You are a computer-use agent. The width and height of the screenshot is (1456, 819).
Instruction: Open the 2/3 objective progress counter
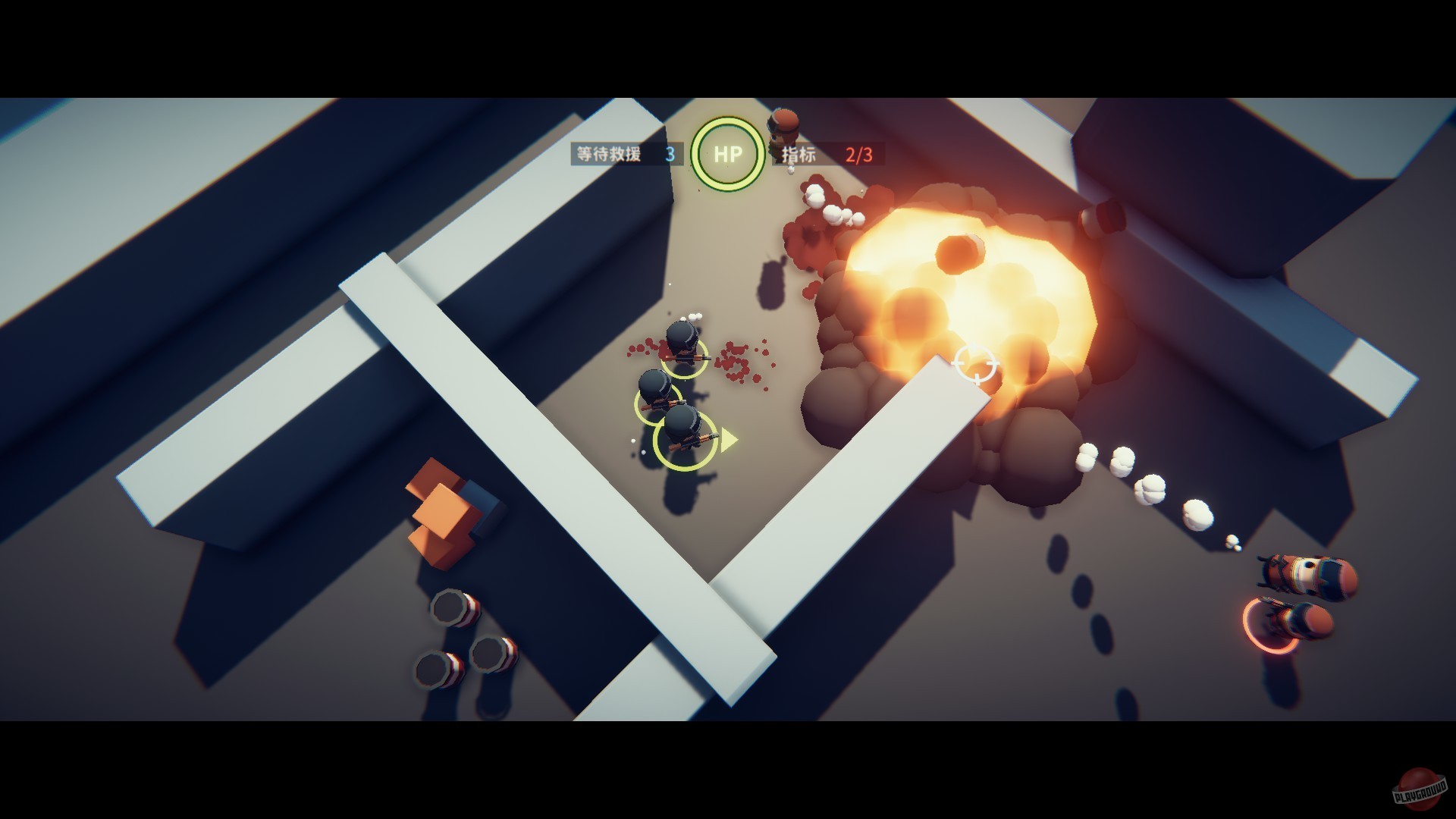click(x=858, y=155)
